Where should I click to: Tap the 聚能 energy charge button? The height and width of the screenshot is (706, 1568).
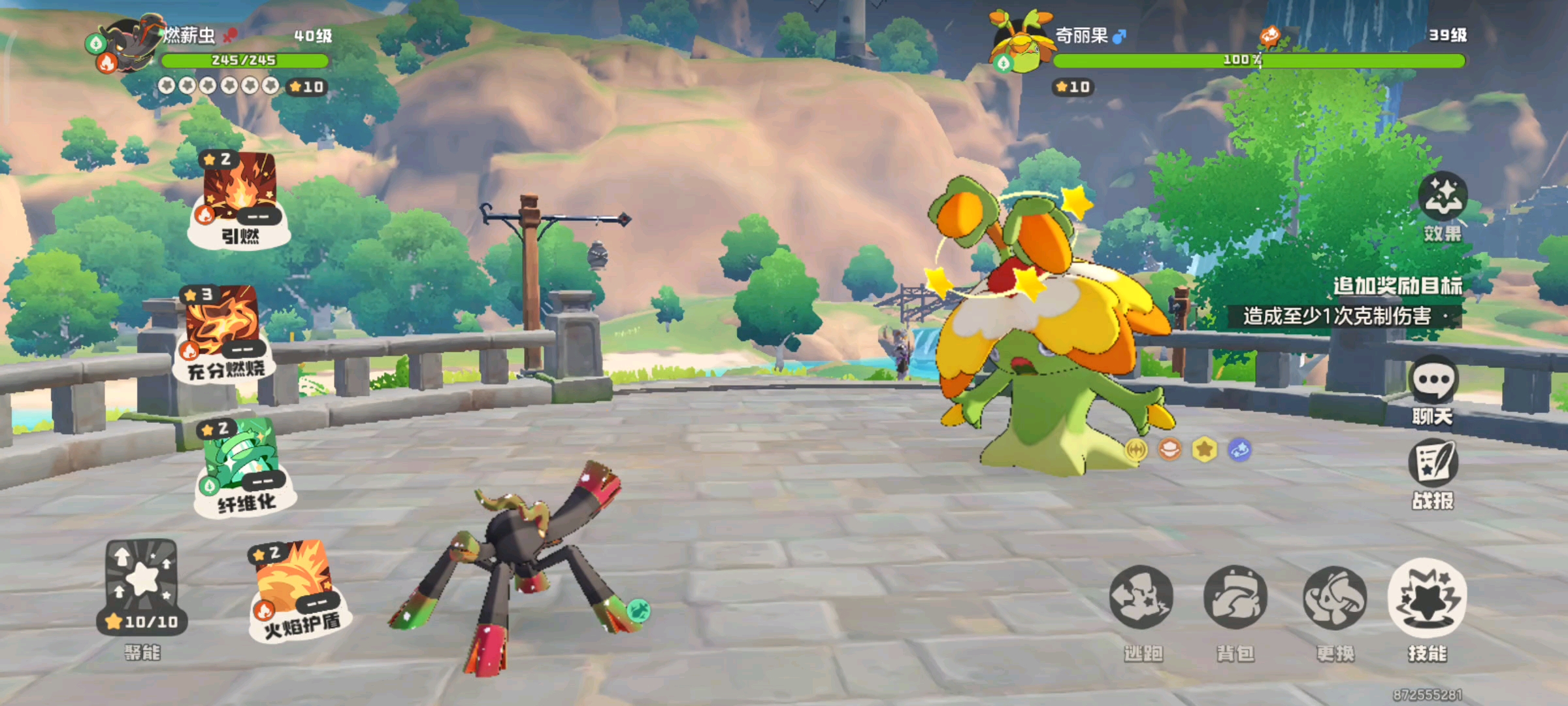[142, 586]
